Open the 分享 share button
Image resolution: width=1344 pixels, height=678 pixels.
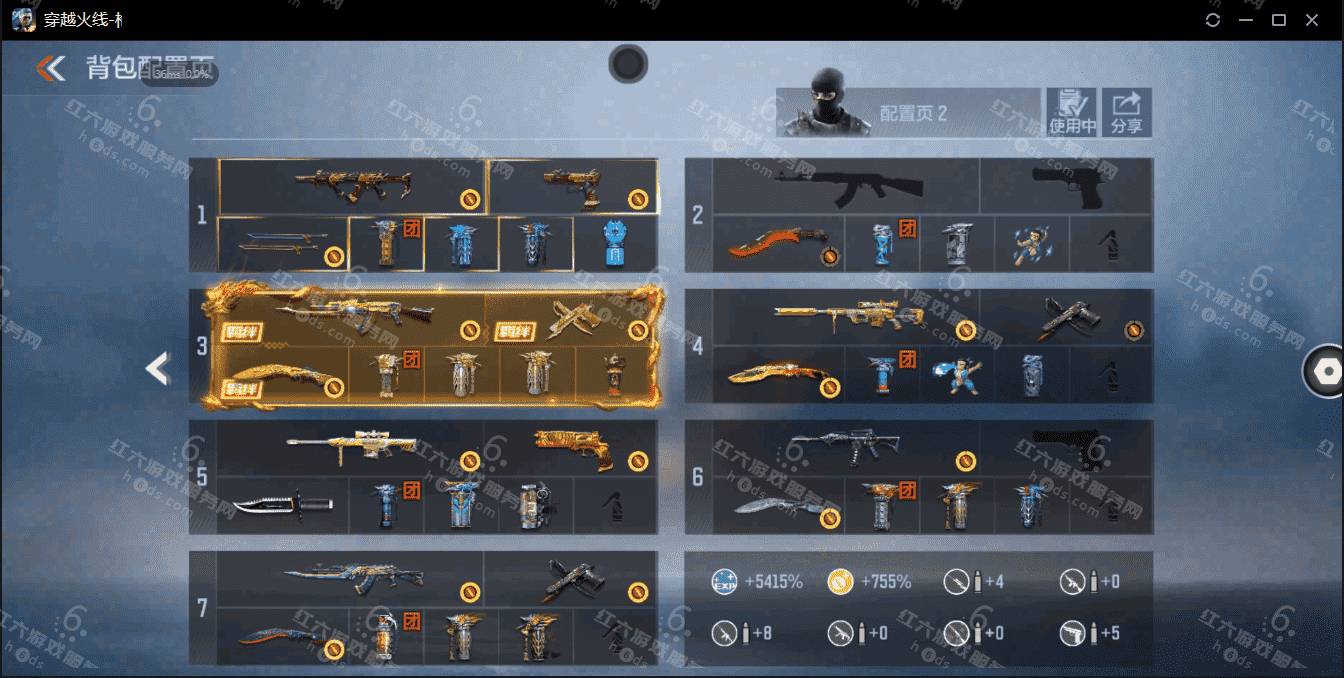[x=1126, y=112]
